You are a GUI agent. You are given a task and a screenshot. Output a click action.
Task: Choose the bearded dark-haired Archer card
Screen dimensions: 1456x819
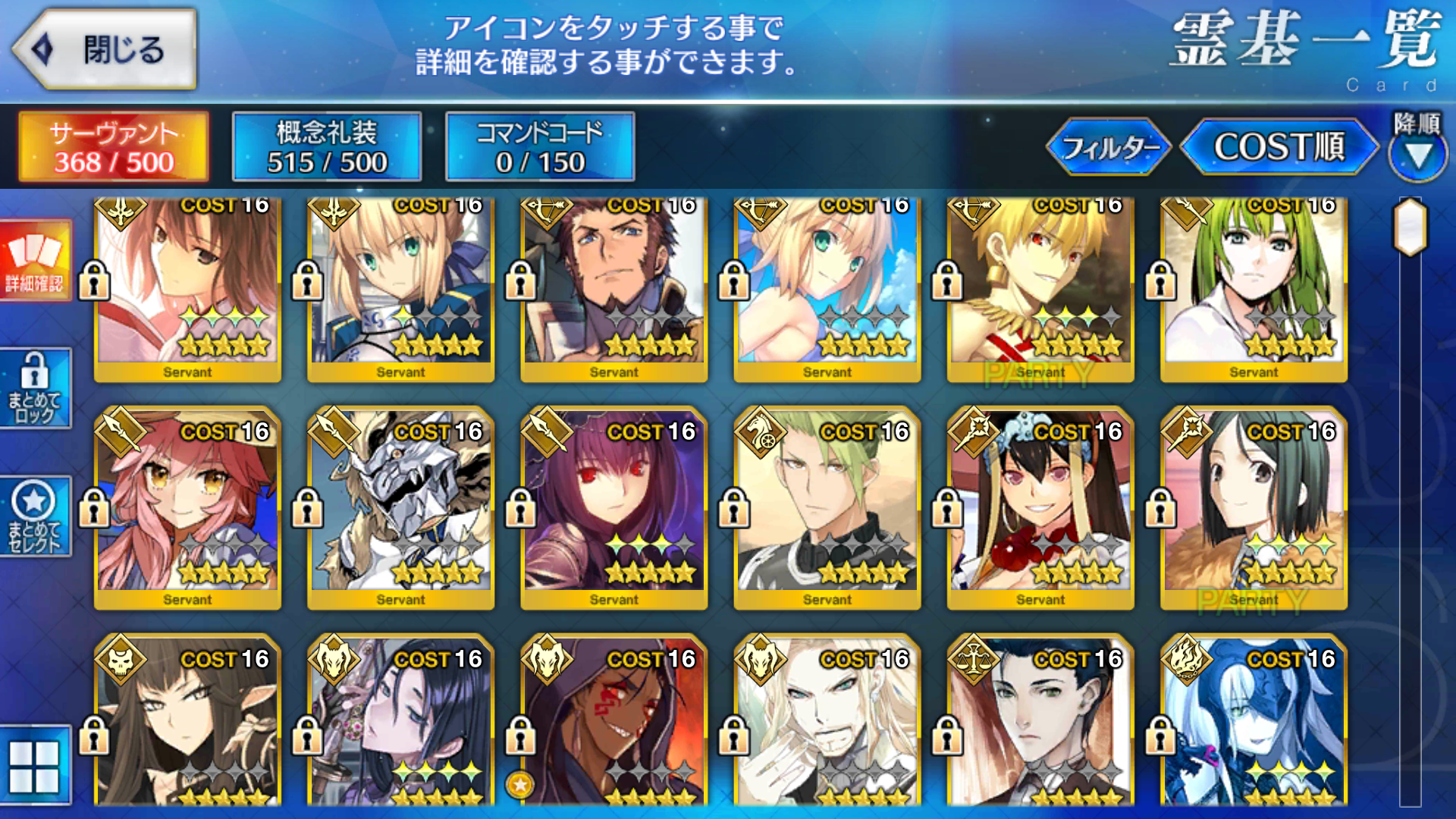[x=613, y=288]
